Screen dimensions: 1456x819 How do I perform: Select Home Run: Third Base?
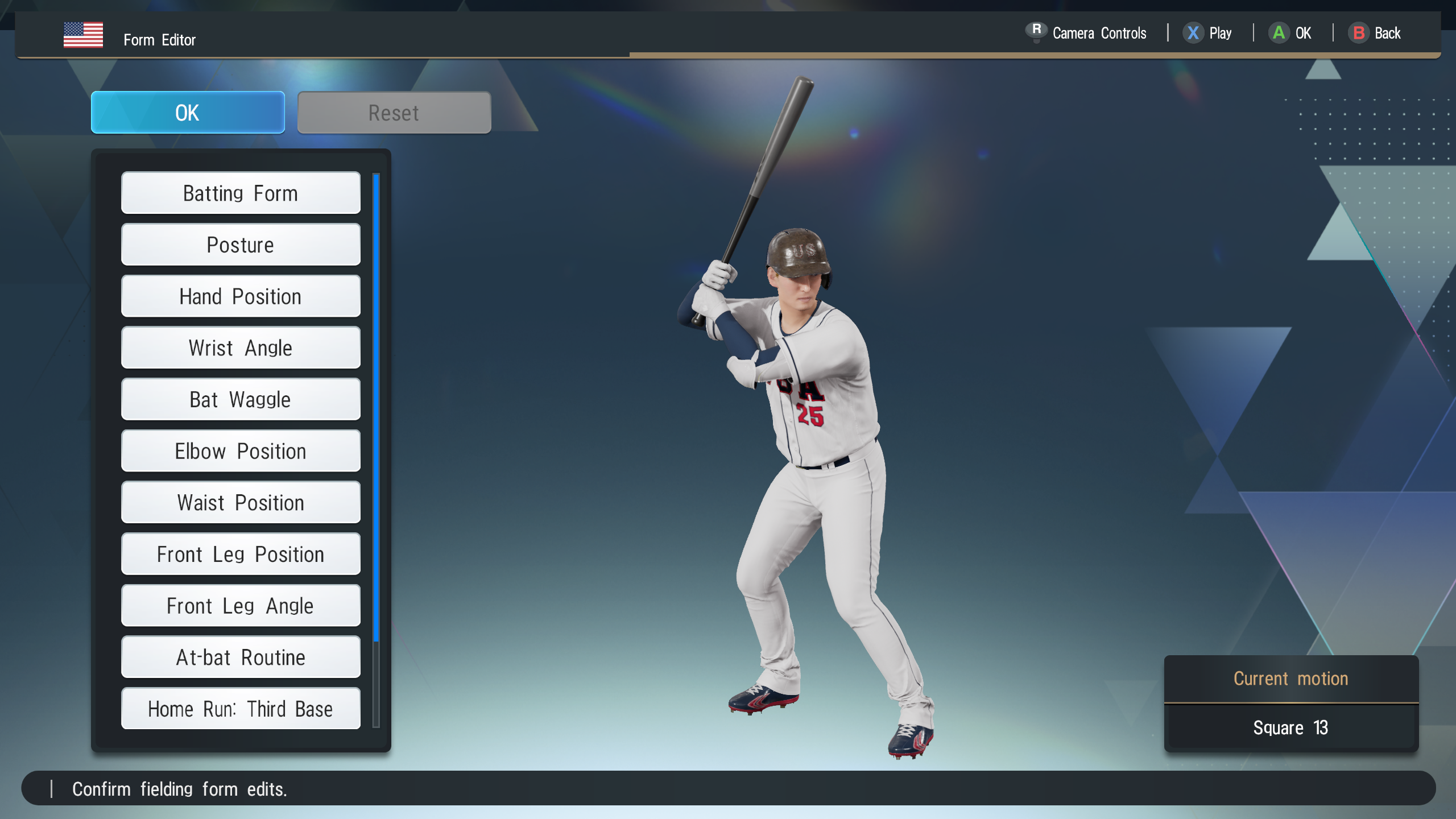pyautogui.click(x=241, y=709)
